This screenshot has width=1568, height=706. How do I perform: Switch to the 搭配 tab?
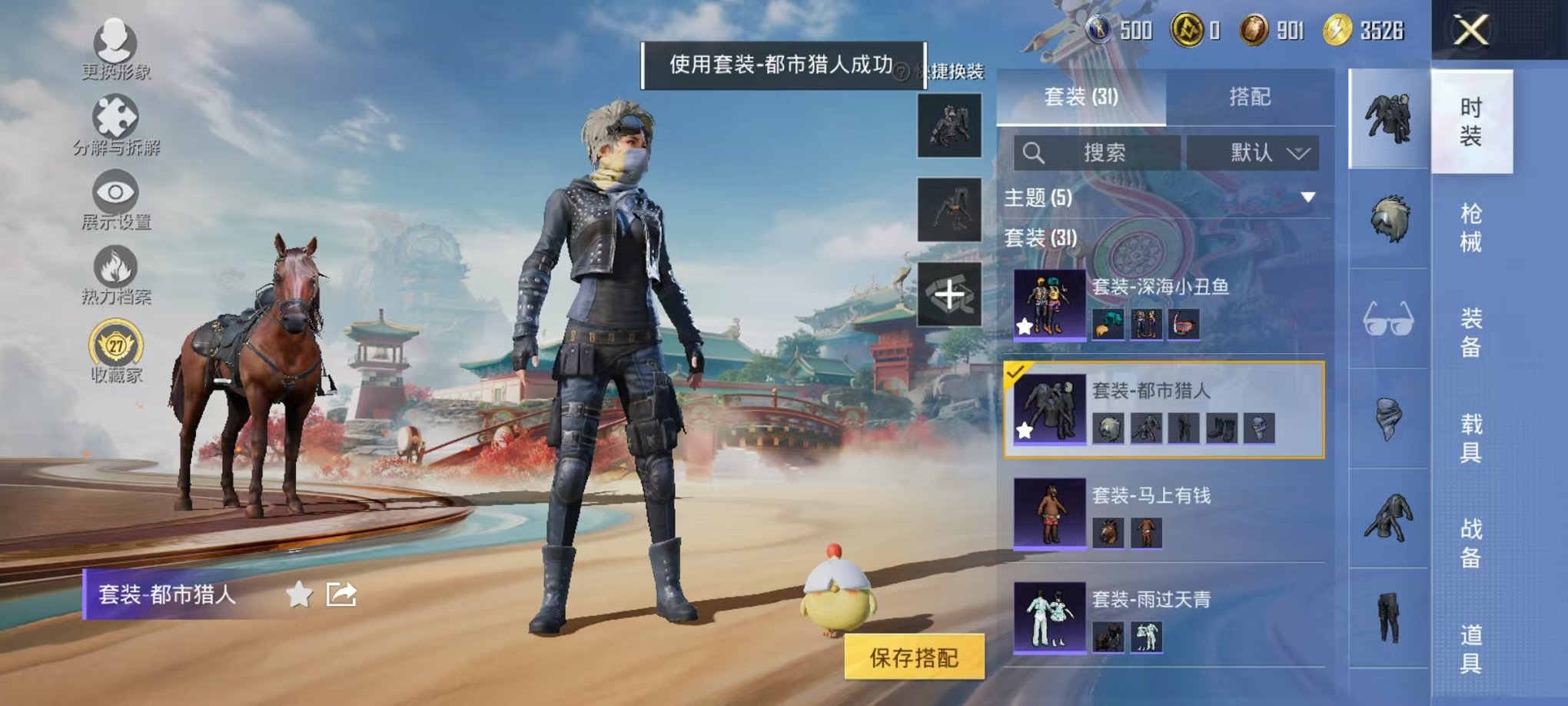tap(1249, 96)
